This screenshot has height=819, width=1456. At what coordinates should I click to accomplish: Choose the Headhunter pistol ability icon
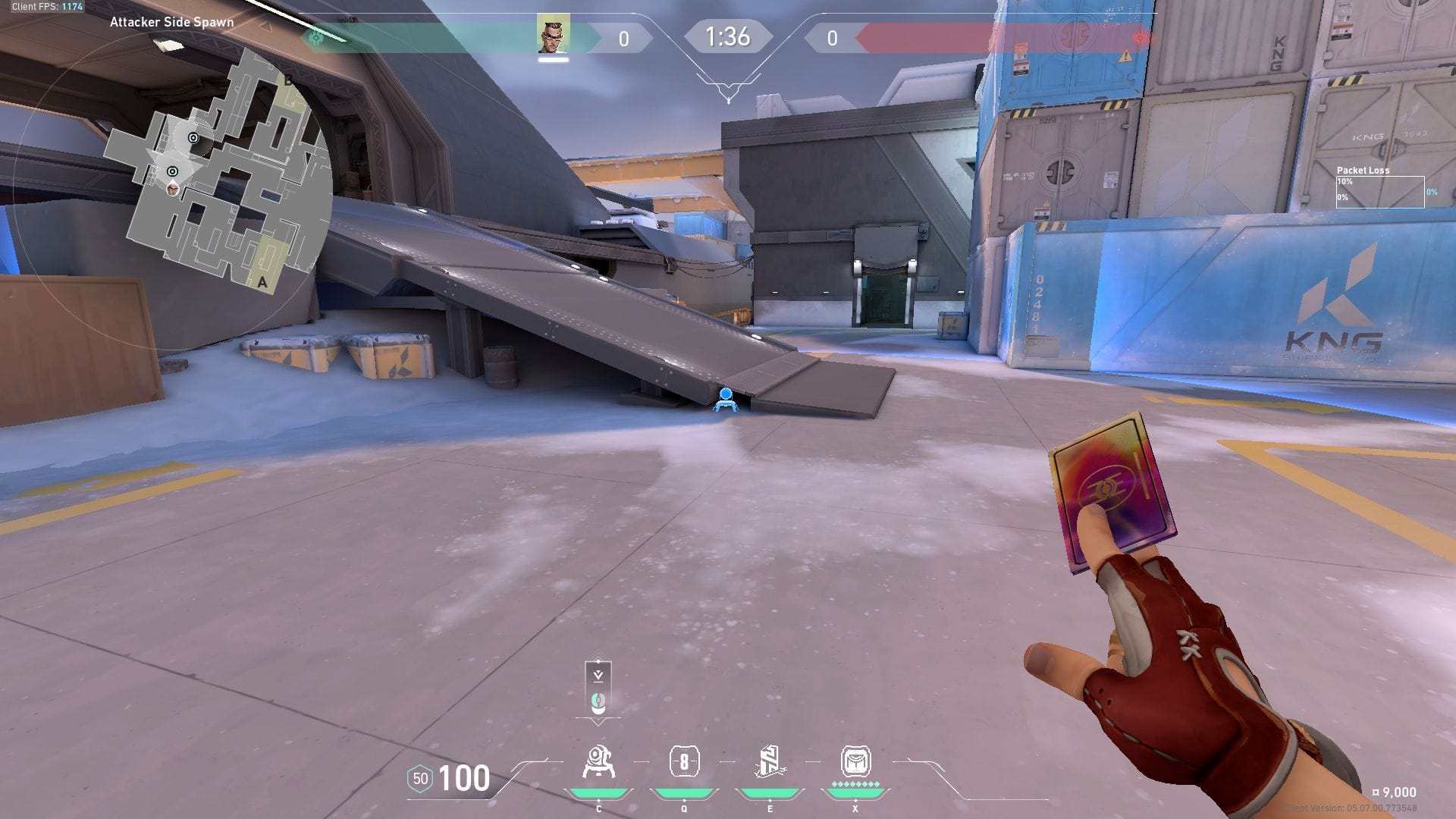[x=684, y=762]
